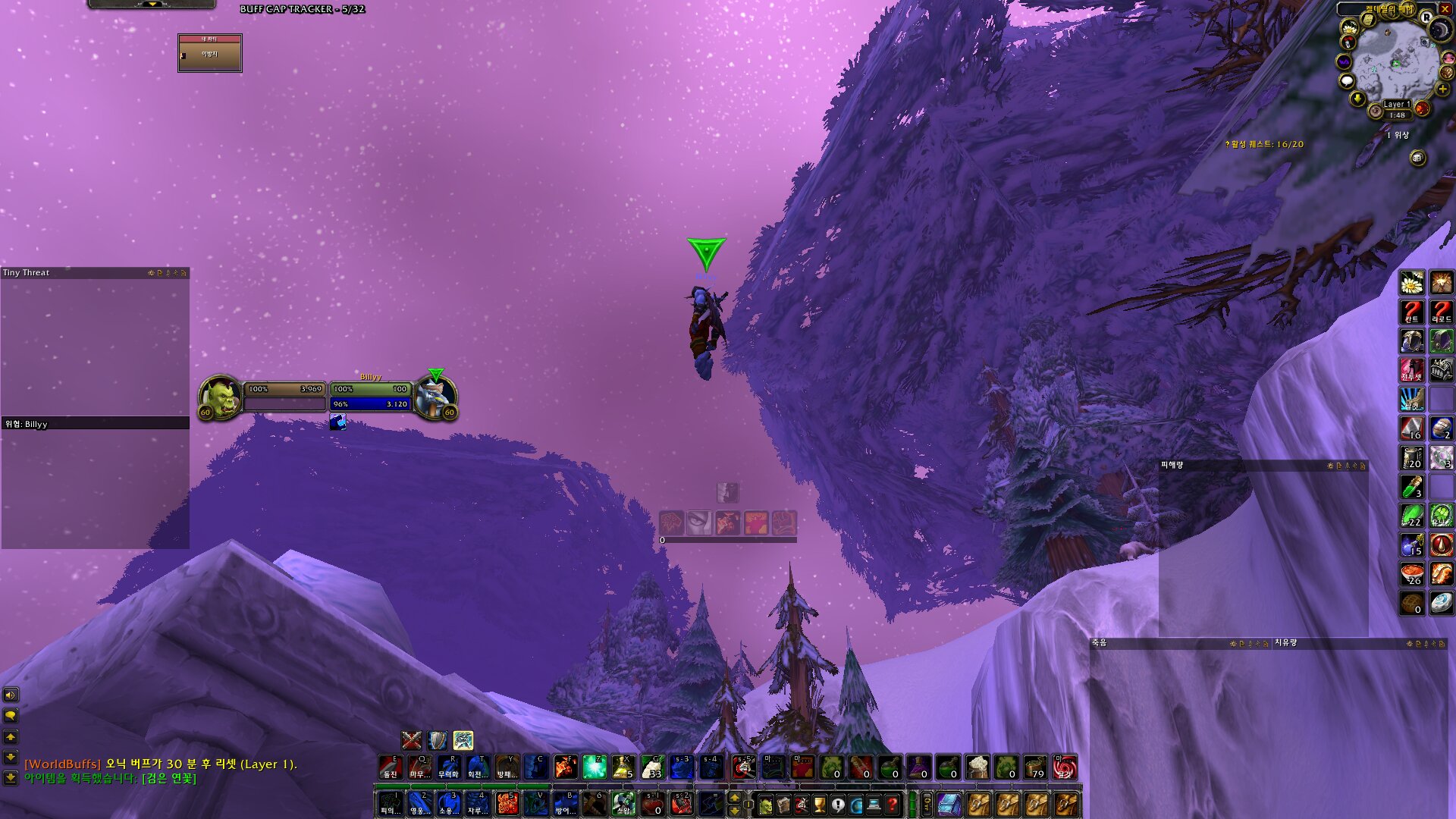This screenshot has width=1456, height=819.
Task: Page the action bar up
Action: 734,798
